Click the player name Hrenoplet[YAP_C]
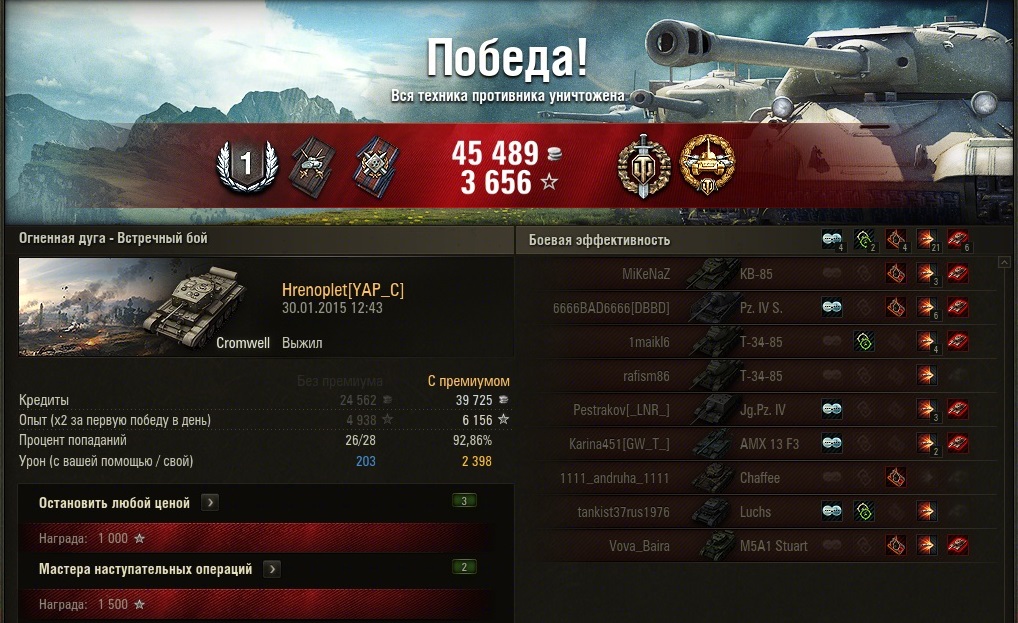This screenshot has height=623, width=1018. point(343,290)
